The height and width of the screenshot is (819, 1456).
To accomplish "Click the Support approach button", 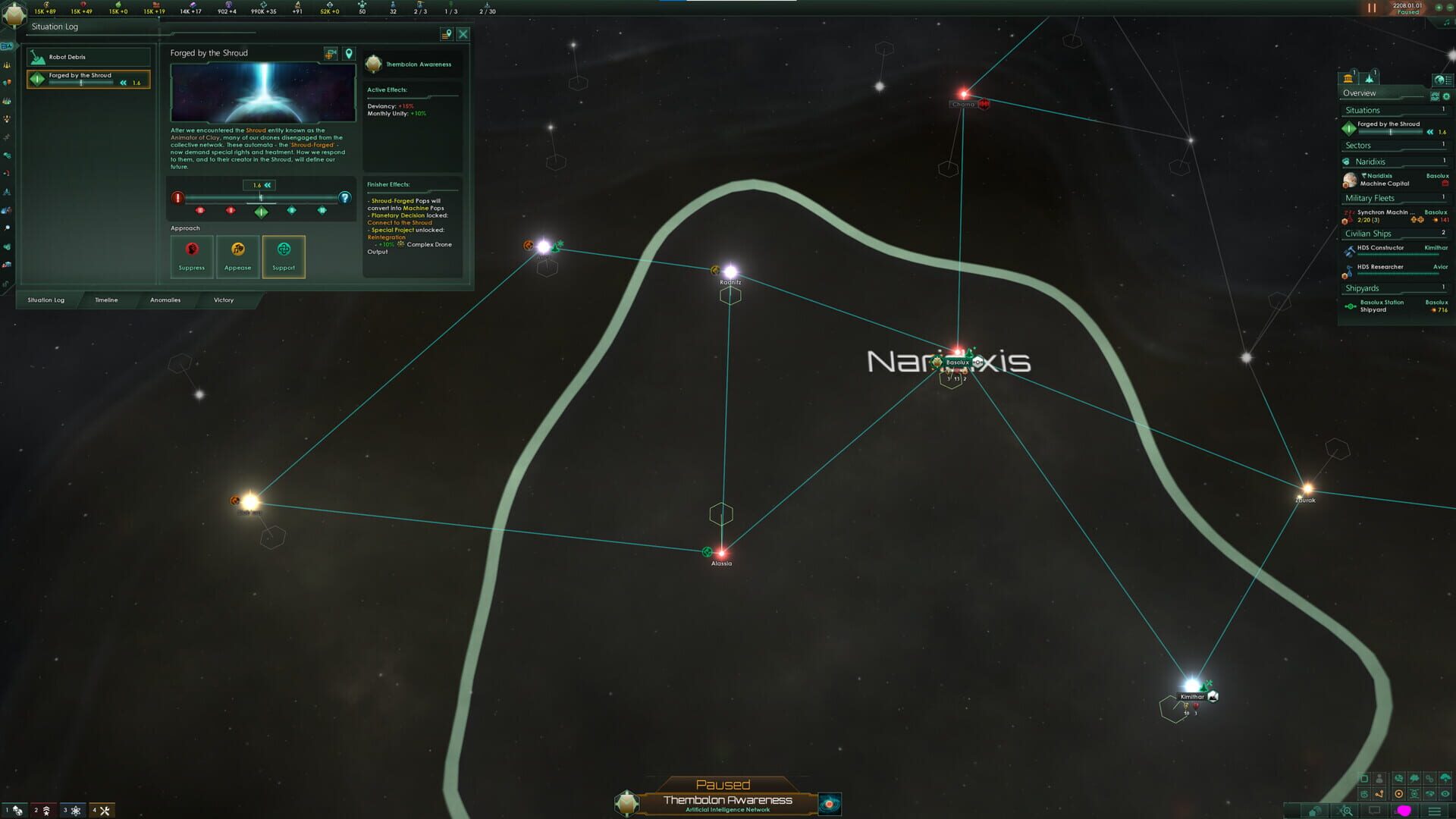I will (x=283, y=256).
